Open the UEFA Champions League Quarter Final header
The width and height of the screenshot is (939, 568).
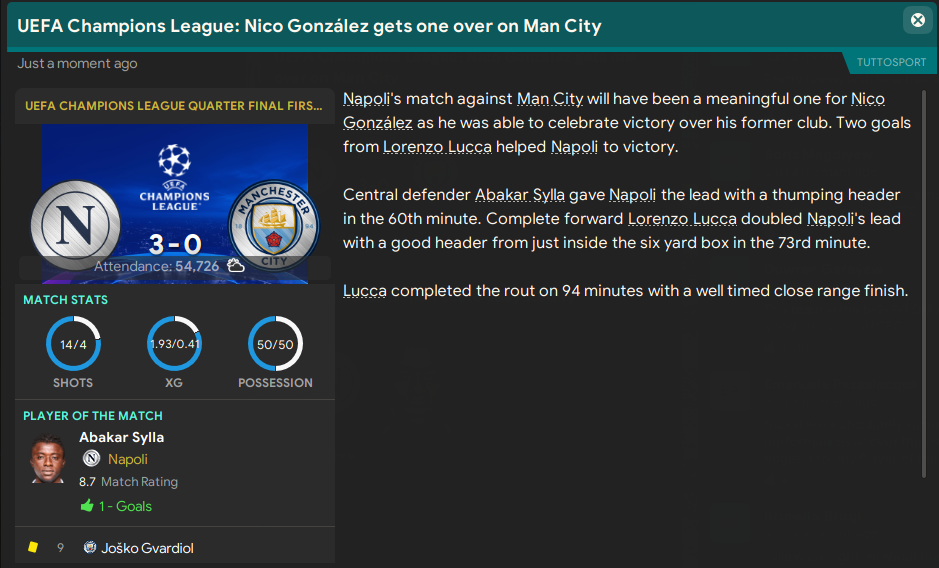click(x=174, y=105)
